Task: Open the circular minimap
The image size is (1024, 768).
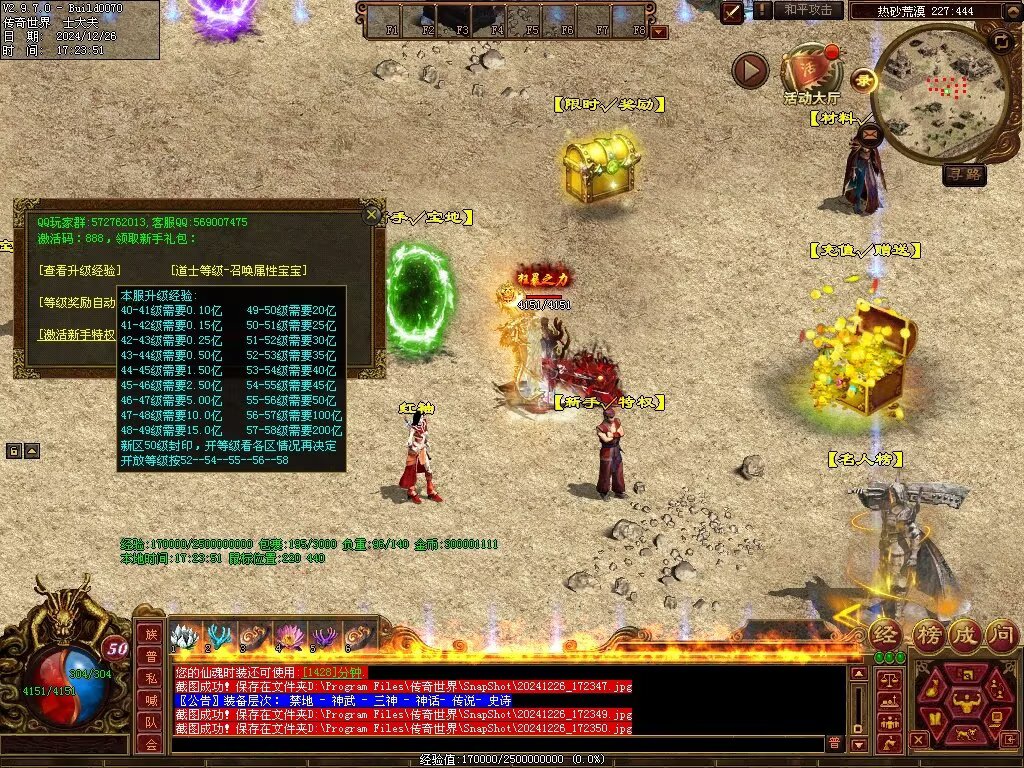Action: click(939, 95)
